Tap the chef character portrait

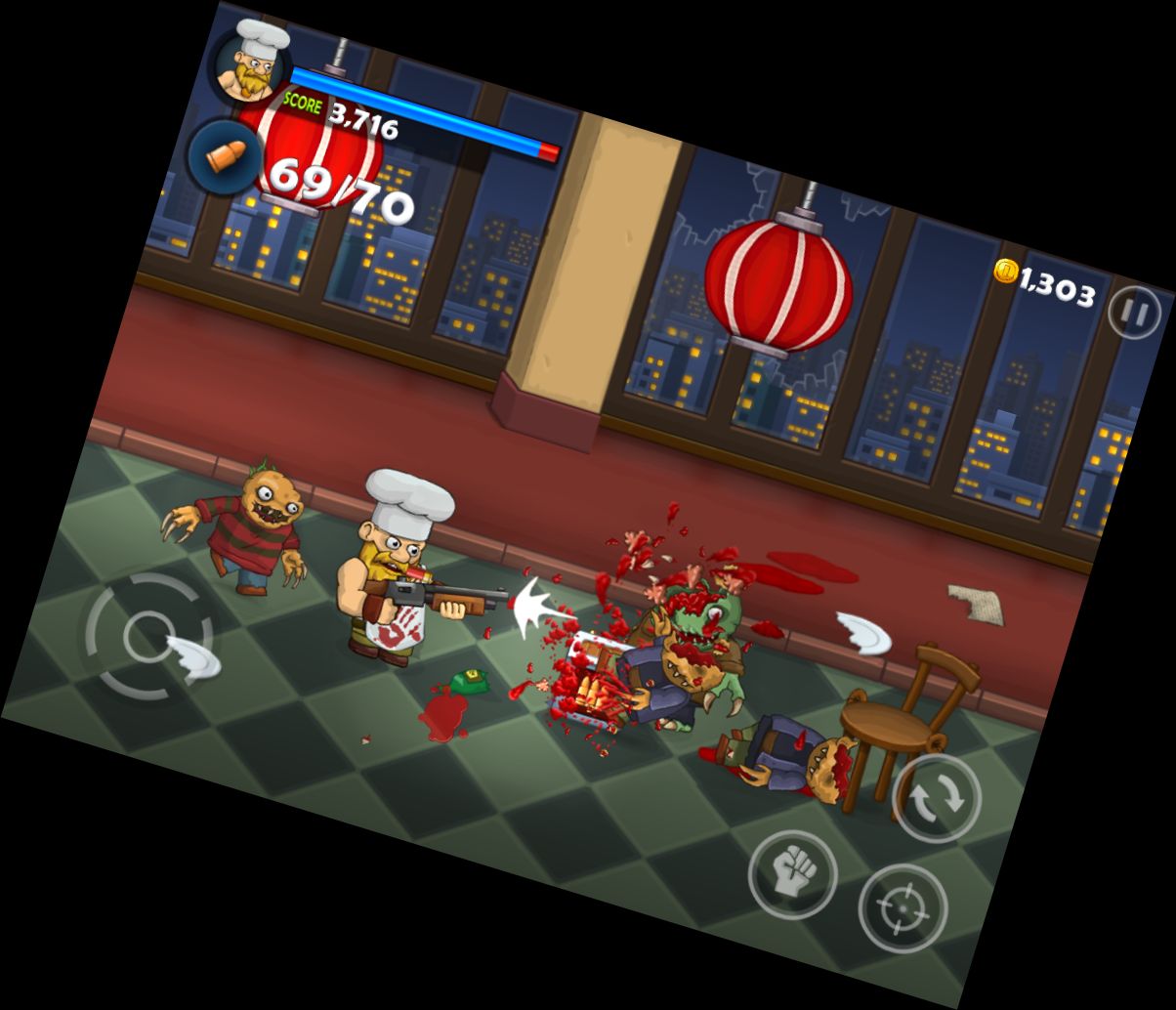click(251, 65)
